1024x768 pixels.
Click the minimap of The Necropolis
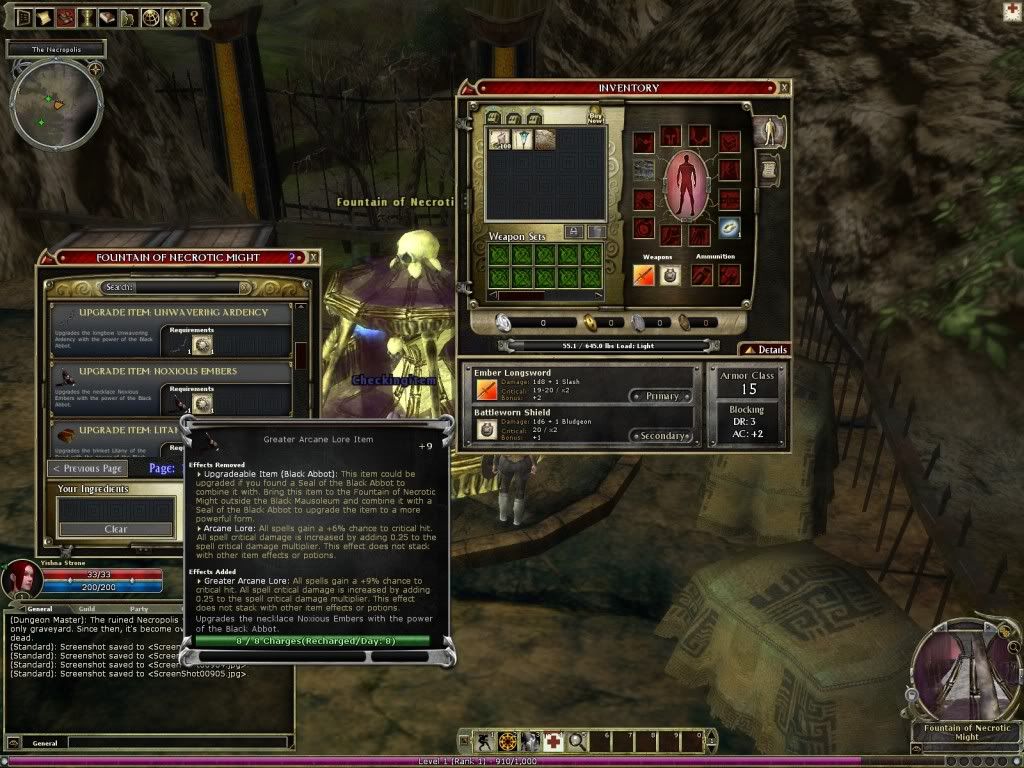pyautogui.click(x=56, y=106)
